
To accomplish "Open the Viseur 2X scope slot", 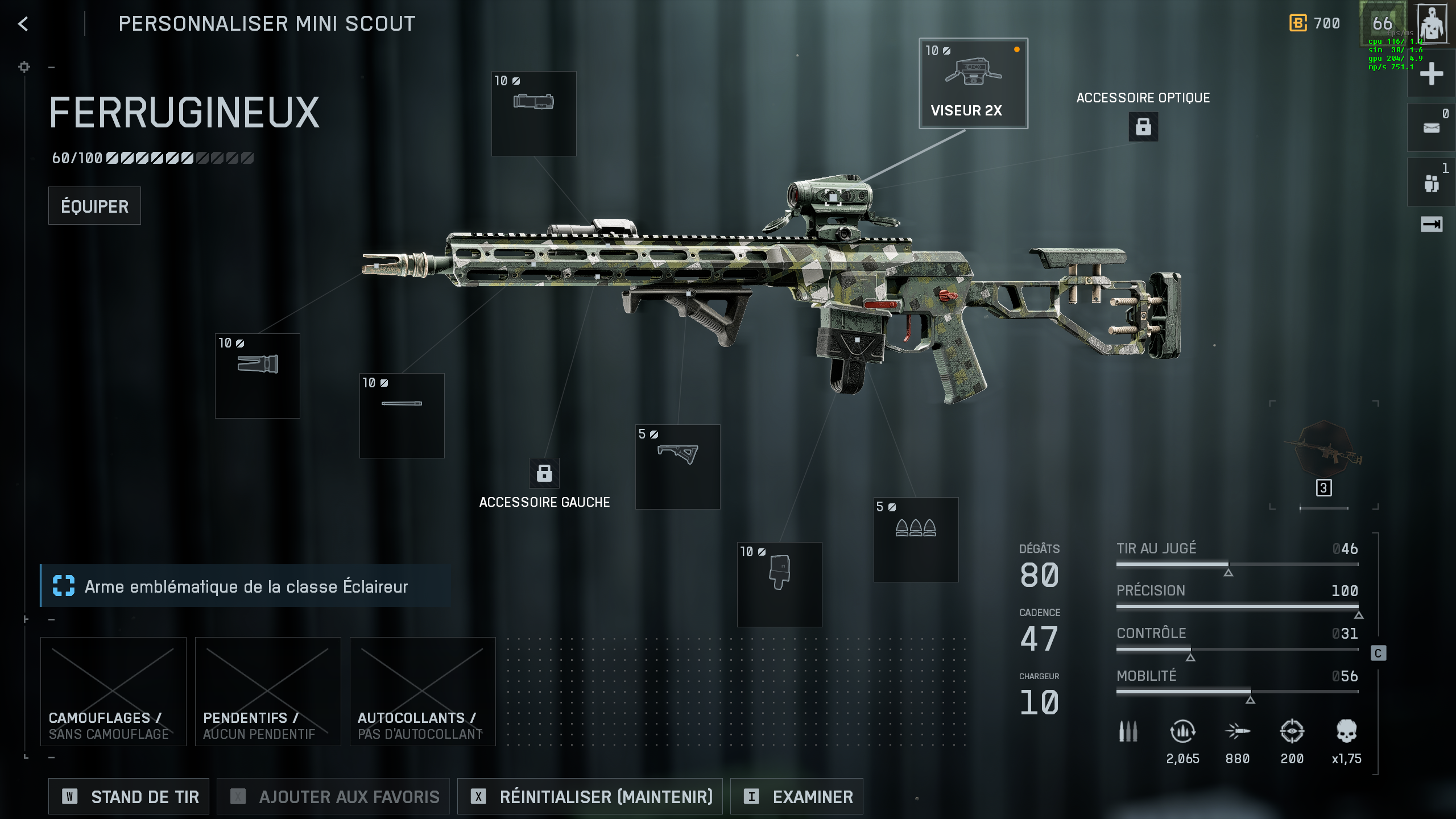I will click(x=973, y=84).
